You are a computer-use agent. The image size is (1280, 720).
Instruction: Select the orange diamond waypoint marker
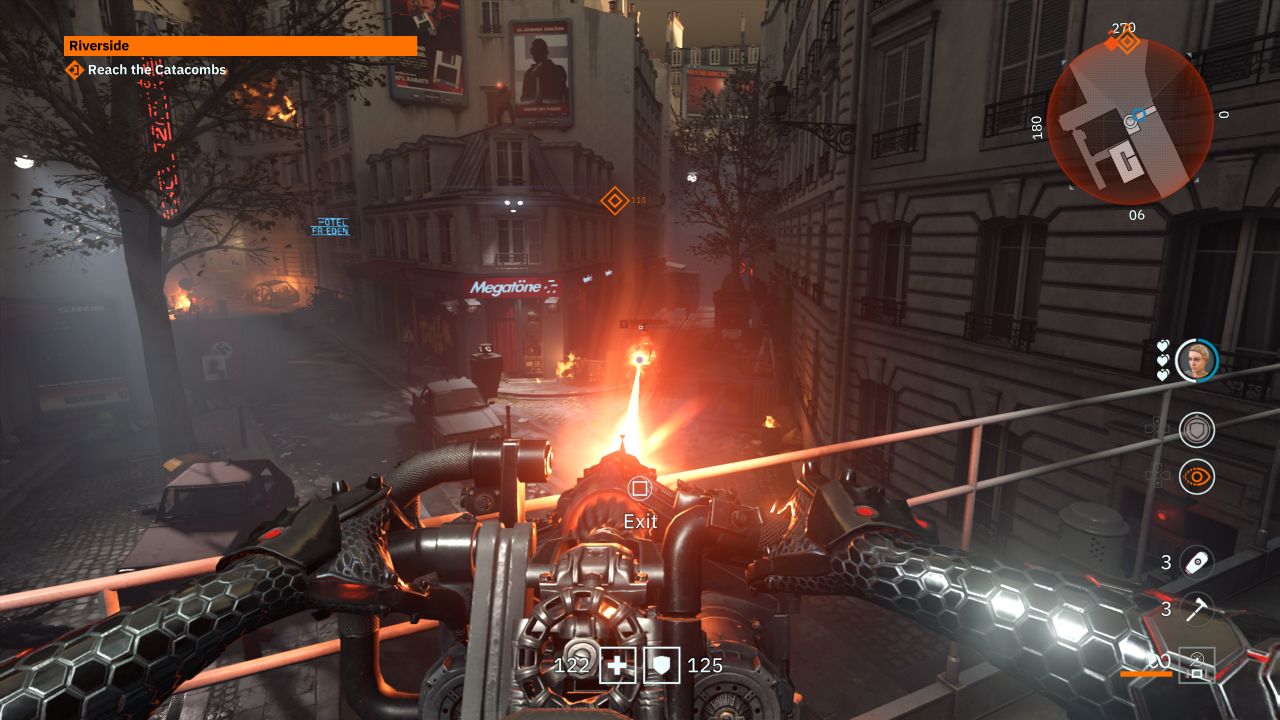point(613,201)
